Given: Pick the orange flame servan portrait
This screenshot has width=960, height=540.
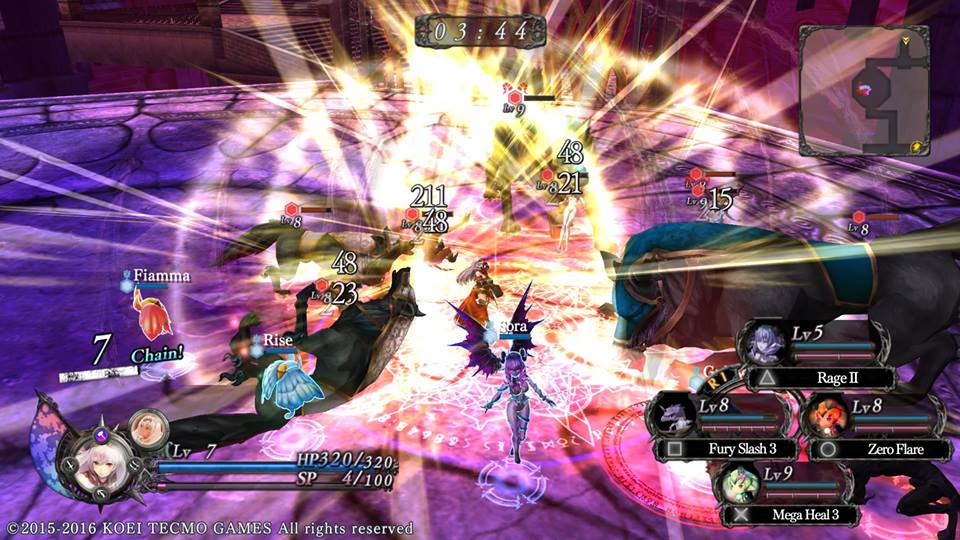Looking at the screenshot, I should 825,415.
